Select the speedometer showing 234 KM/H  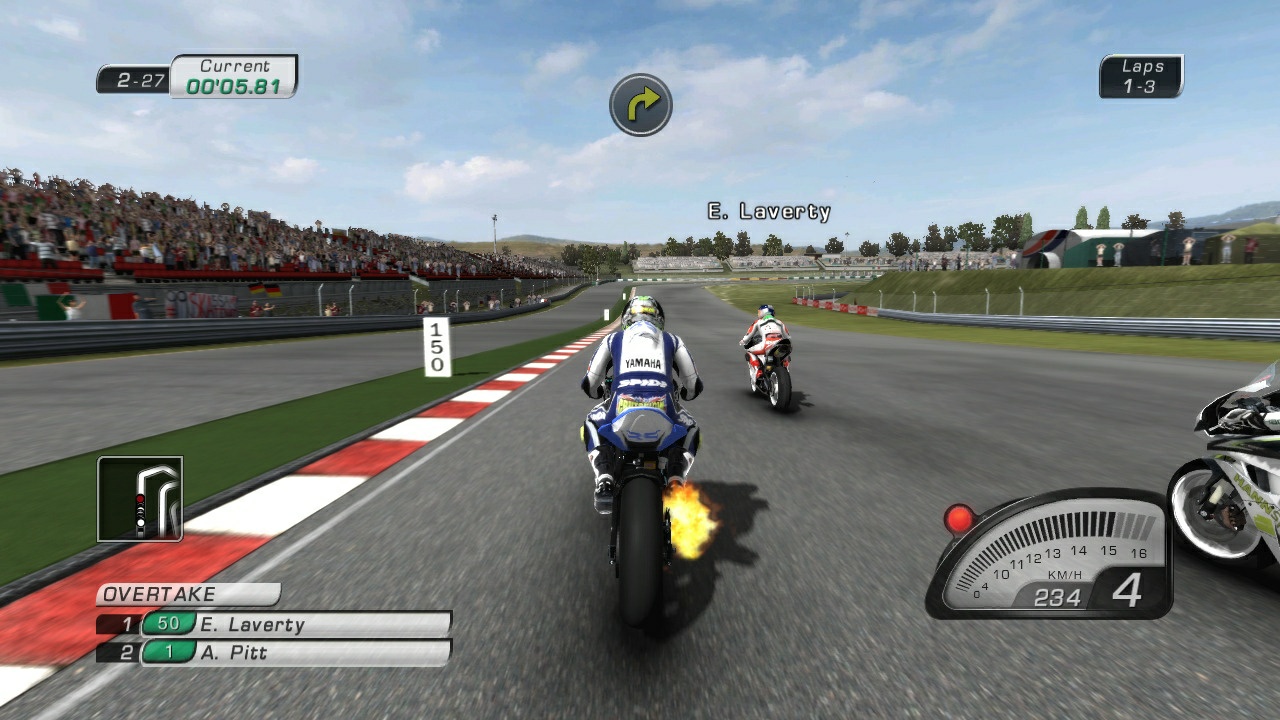(x=1056, y=598)
